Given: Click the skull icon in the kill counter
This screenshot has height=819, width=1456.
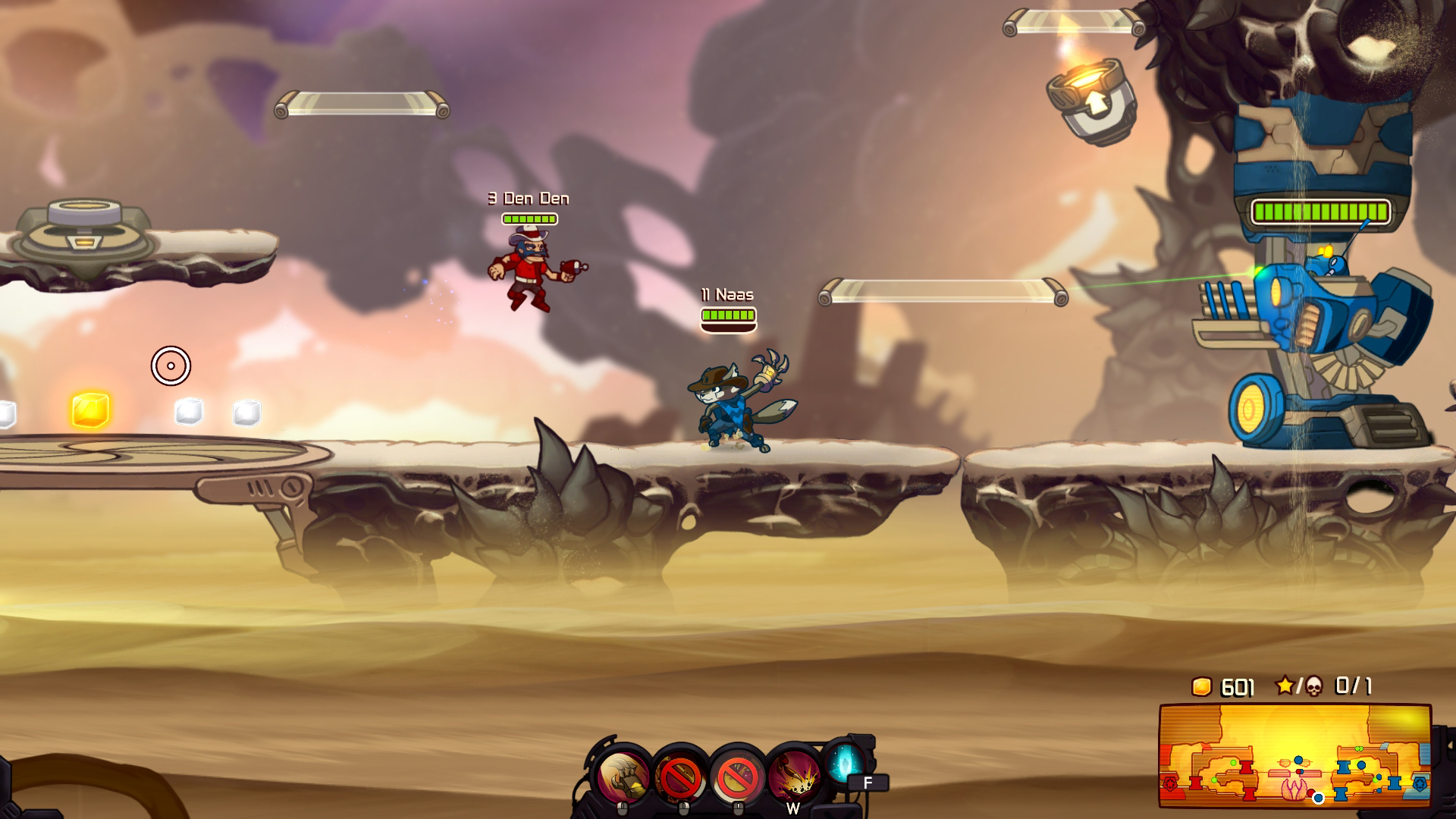Looking at the screenshot, I should click(1314, 686).
